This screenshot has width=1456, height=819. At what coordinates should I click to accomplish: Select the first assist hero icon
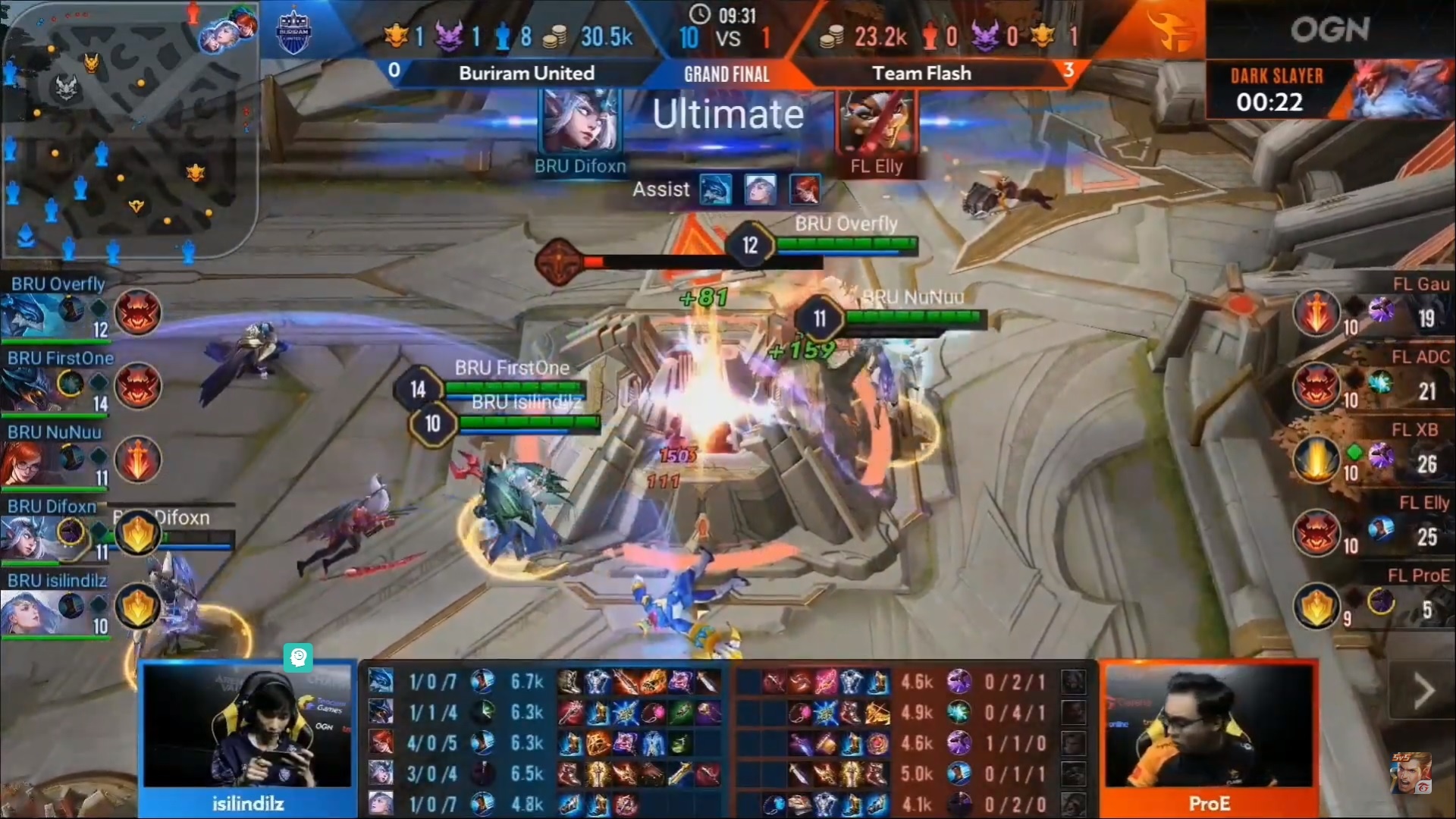click(x=714, y=190)
